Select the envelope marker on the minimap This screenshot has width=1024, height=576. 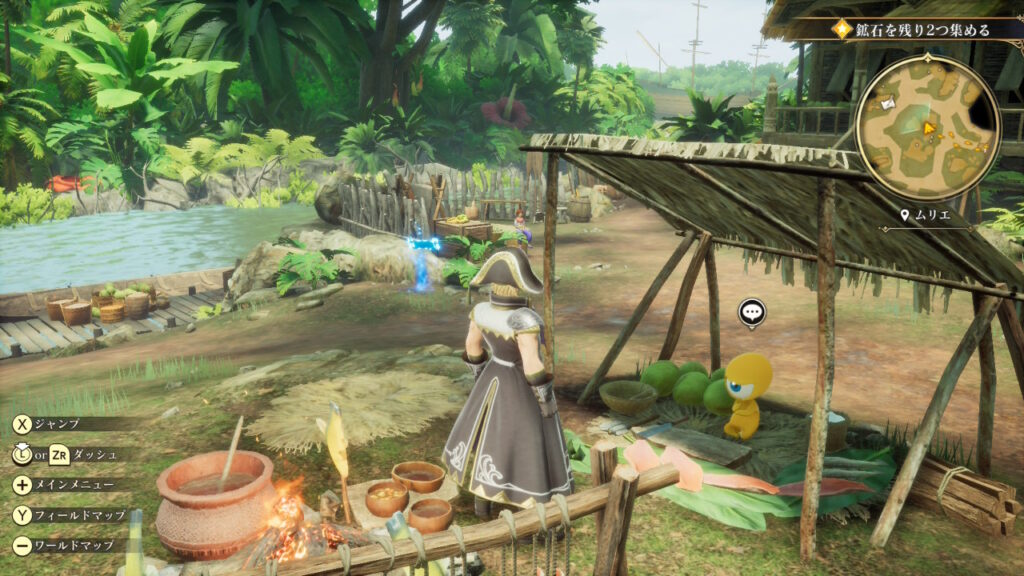[x=885, y=101]
